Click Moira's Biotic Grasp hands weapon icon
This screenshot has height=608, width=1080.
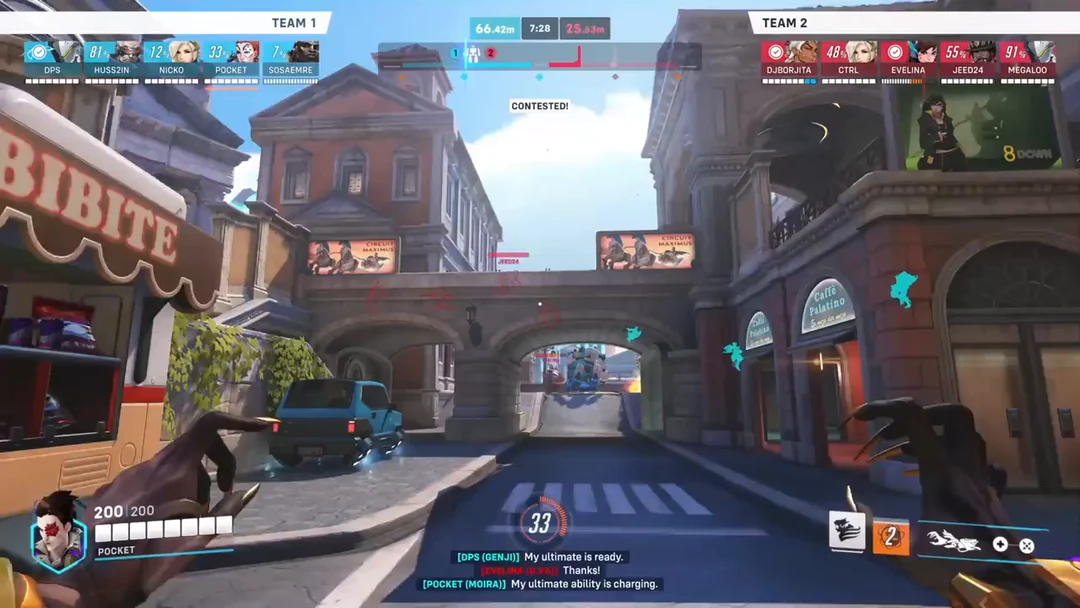pos(954,541)
